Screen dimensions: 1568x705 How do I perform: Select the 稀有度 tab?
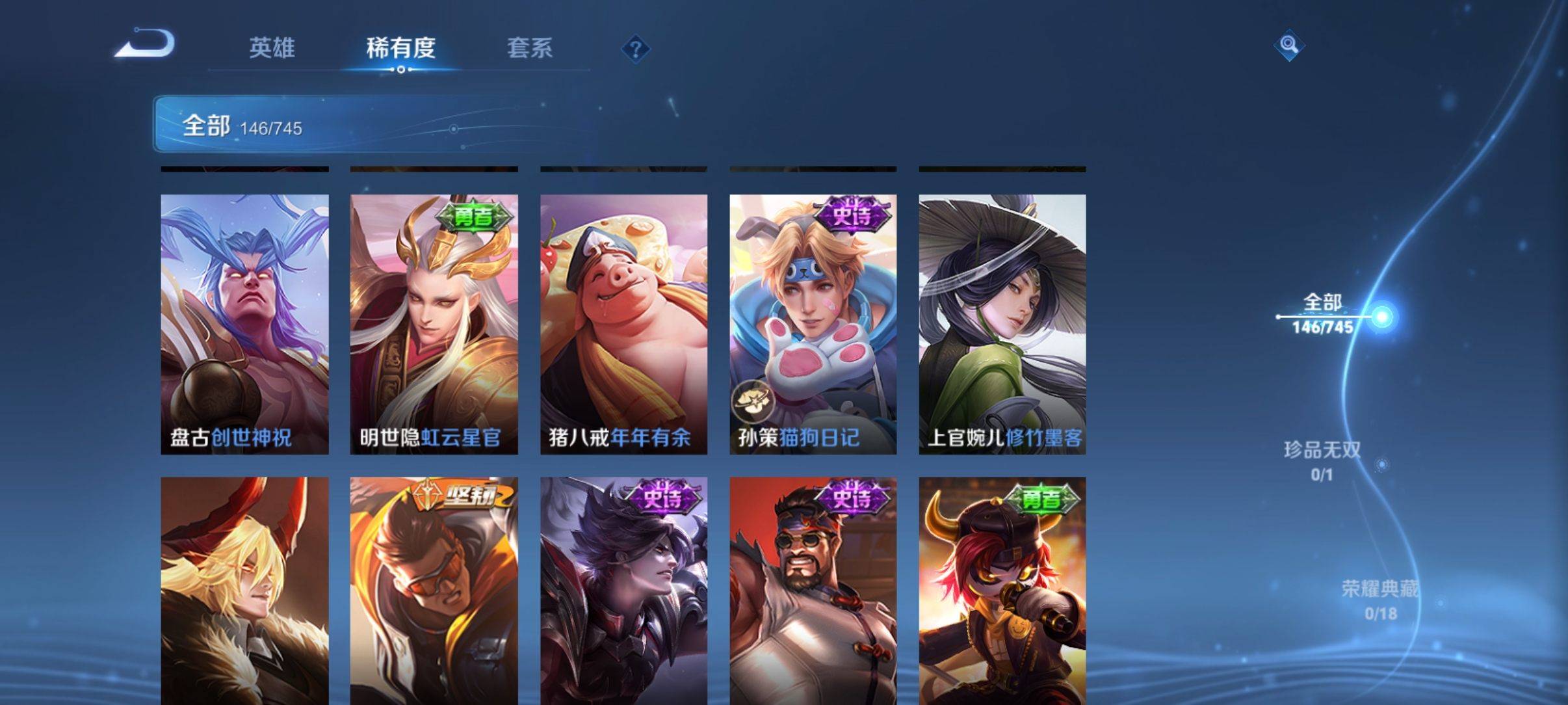[x=400, y=47]
